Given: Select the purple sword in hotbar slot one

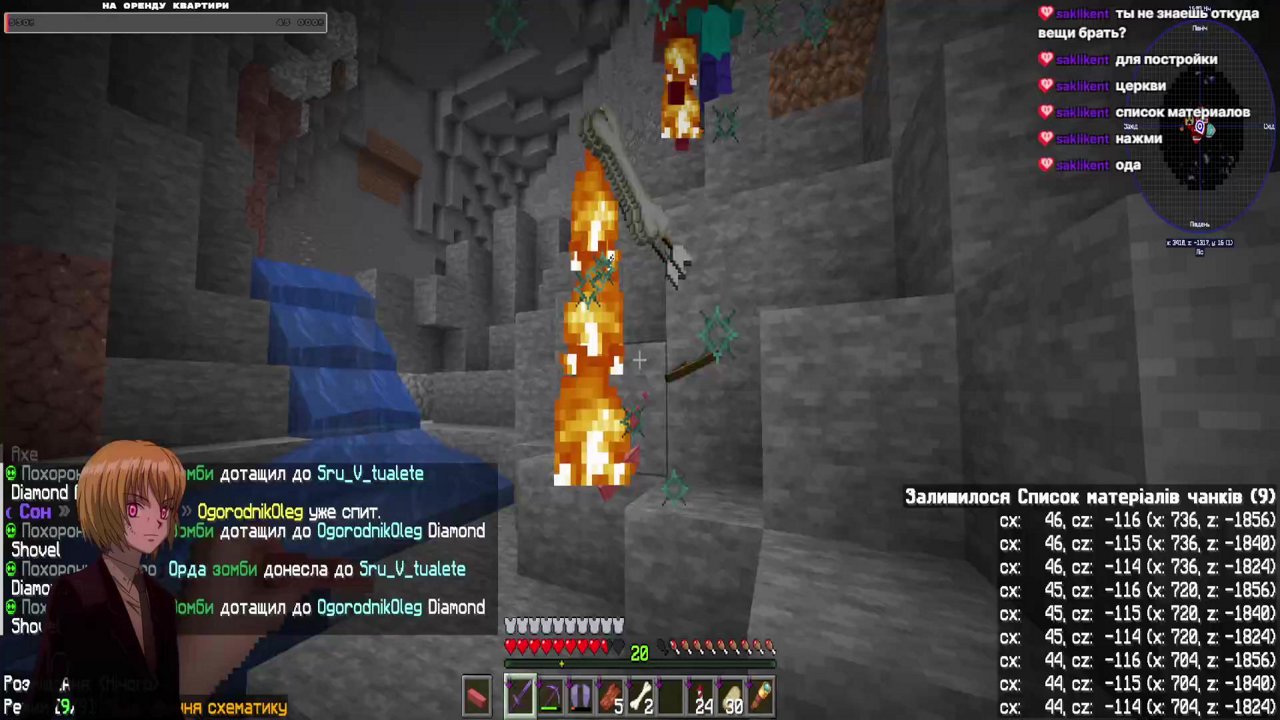Looking at the screenshot, I should point(521,695).
